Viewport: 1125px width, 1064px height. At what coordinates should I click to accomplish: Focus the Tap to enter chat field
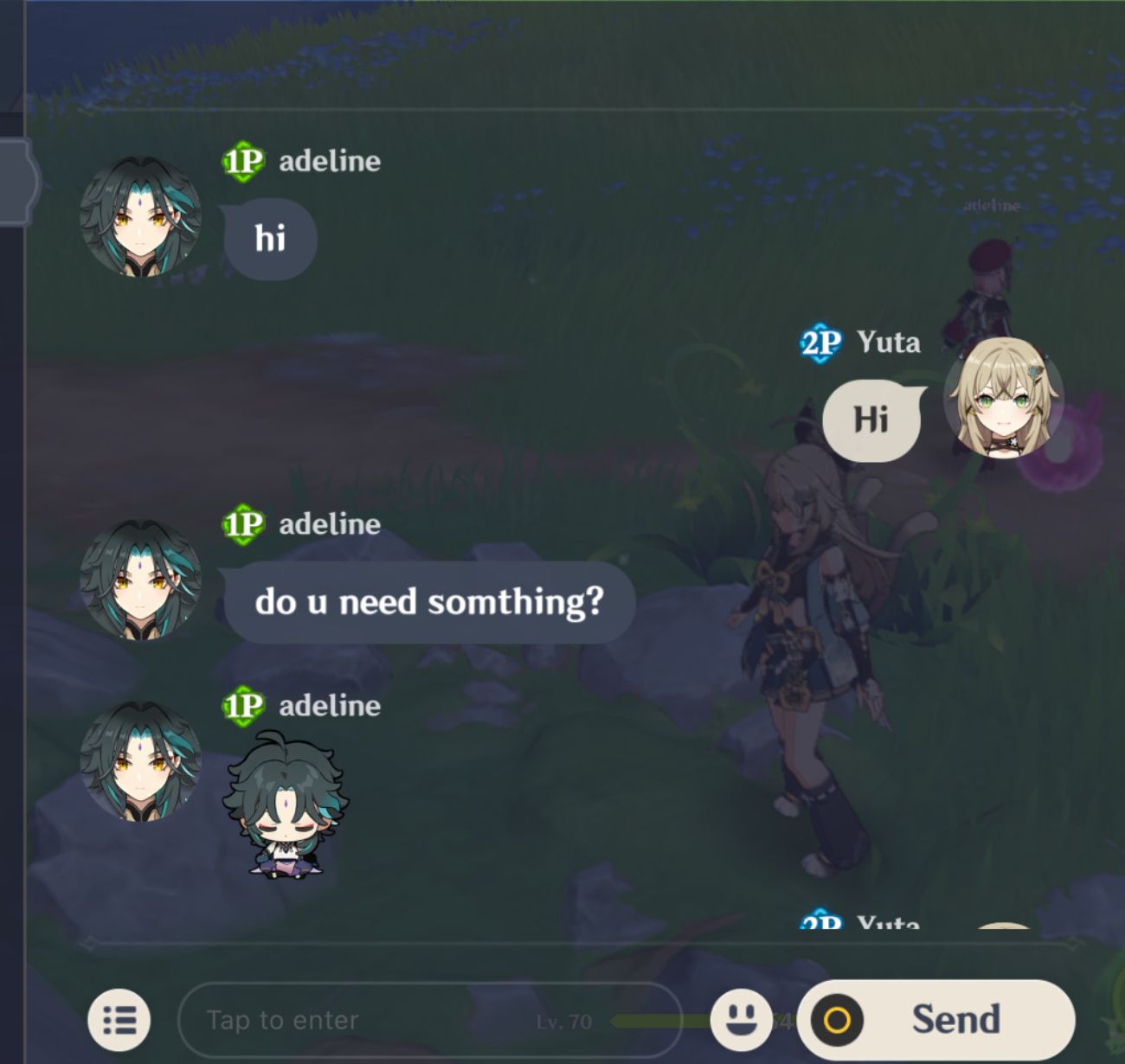coord(346,1019)
